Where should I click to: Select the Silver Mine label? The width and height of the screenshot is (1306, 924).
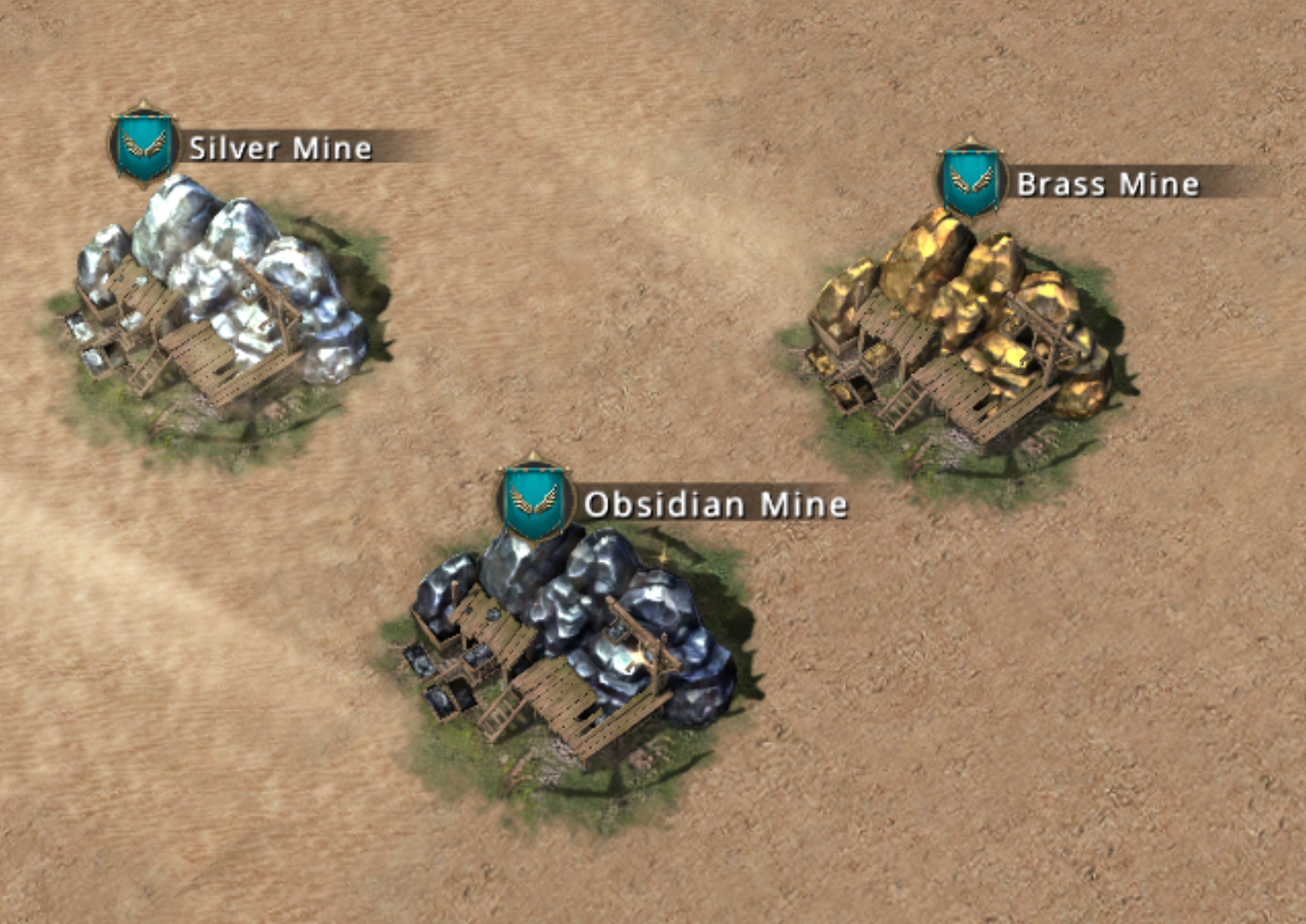[280, 147]
